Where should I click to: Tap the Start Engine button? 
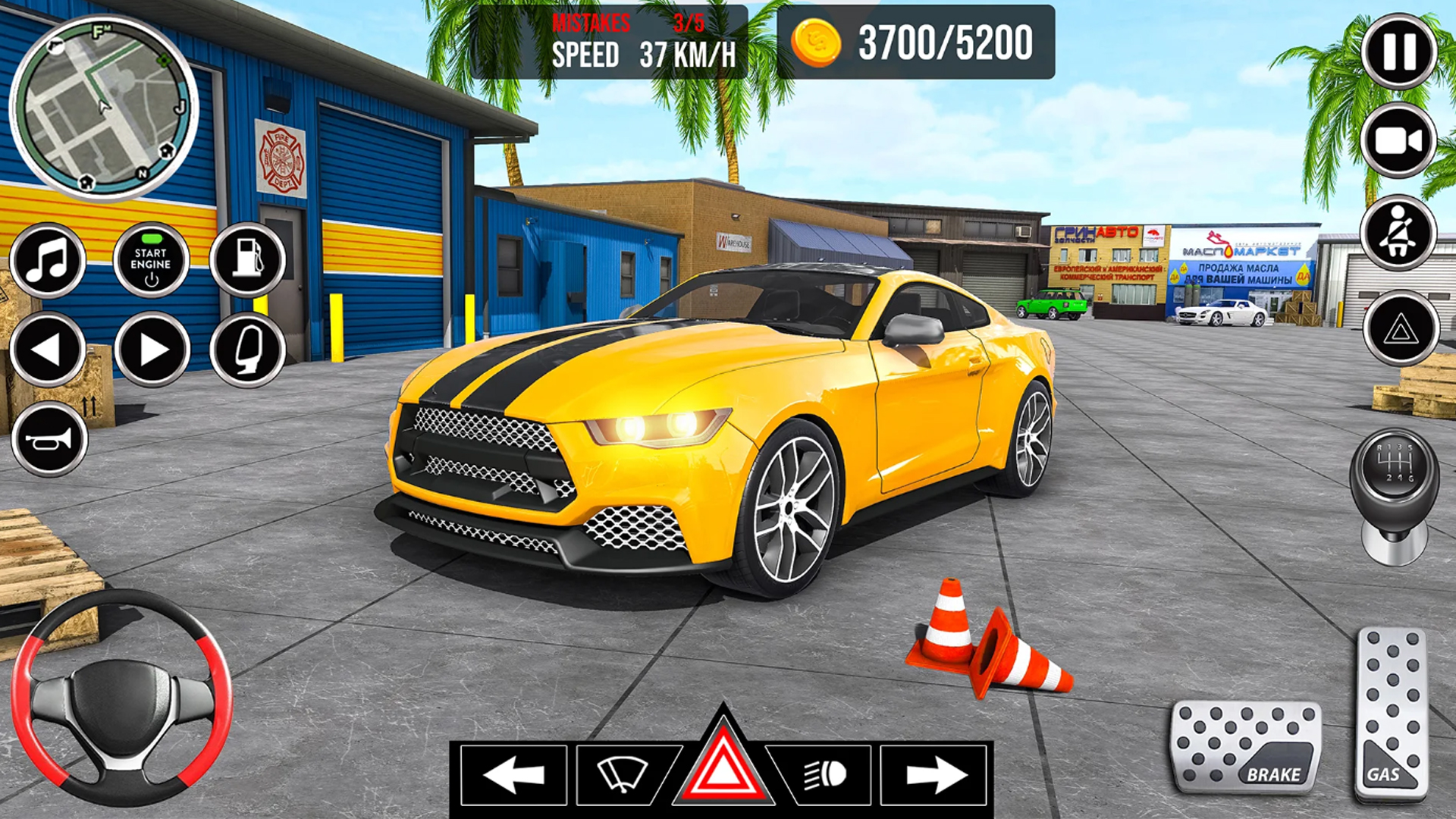(x=151, y=260)
